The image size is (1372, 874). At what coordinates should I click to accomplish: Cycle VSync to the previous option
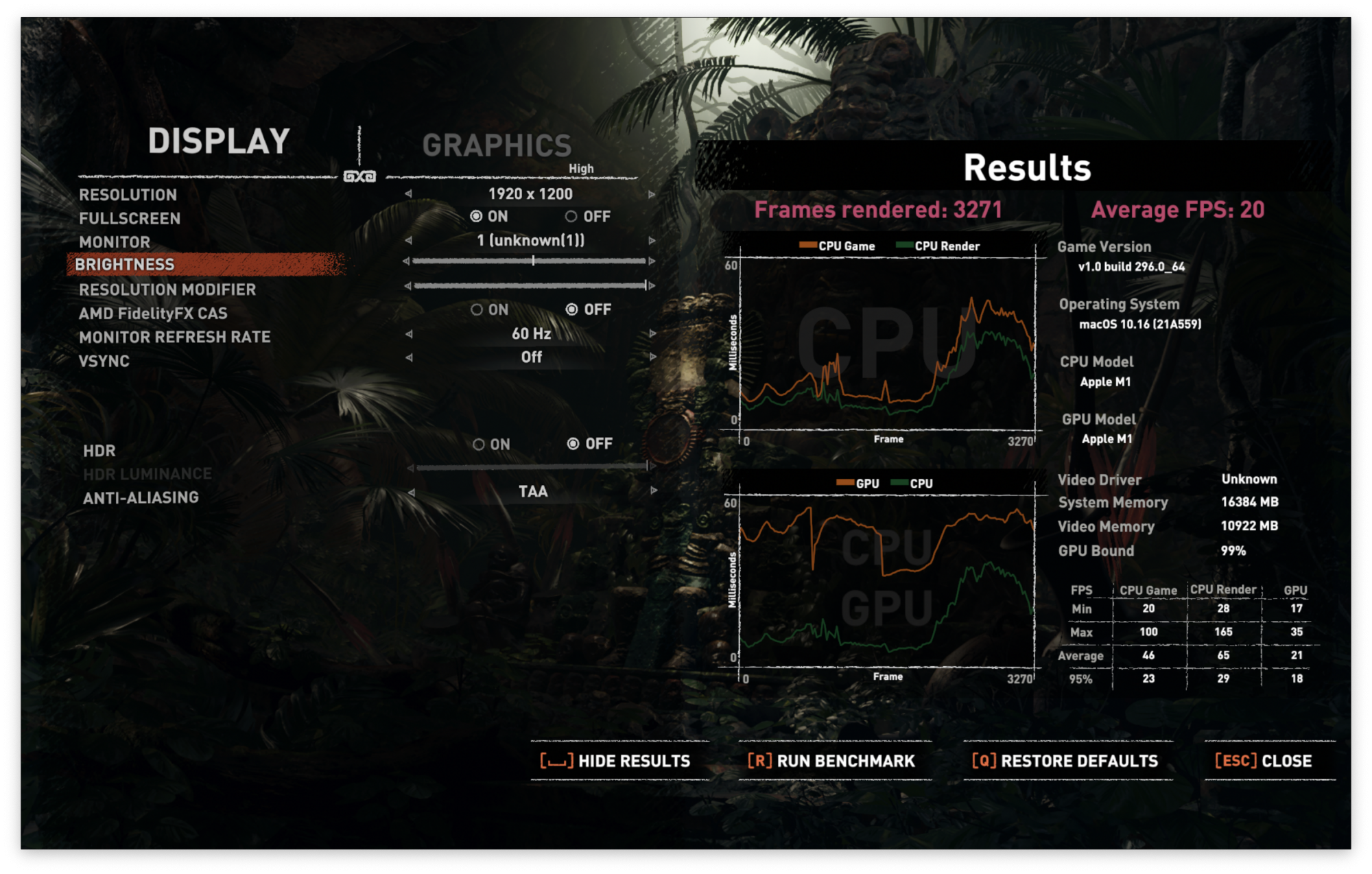pos(409,357)
